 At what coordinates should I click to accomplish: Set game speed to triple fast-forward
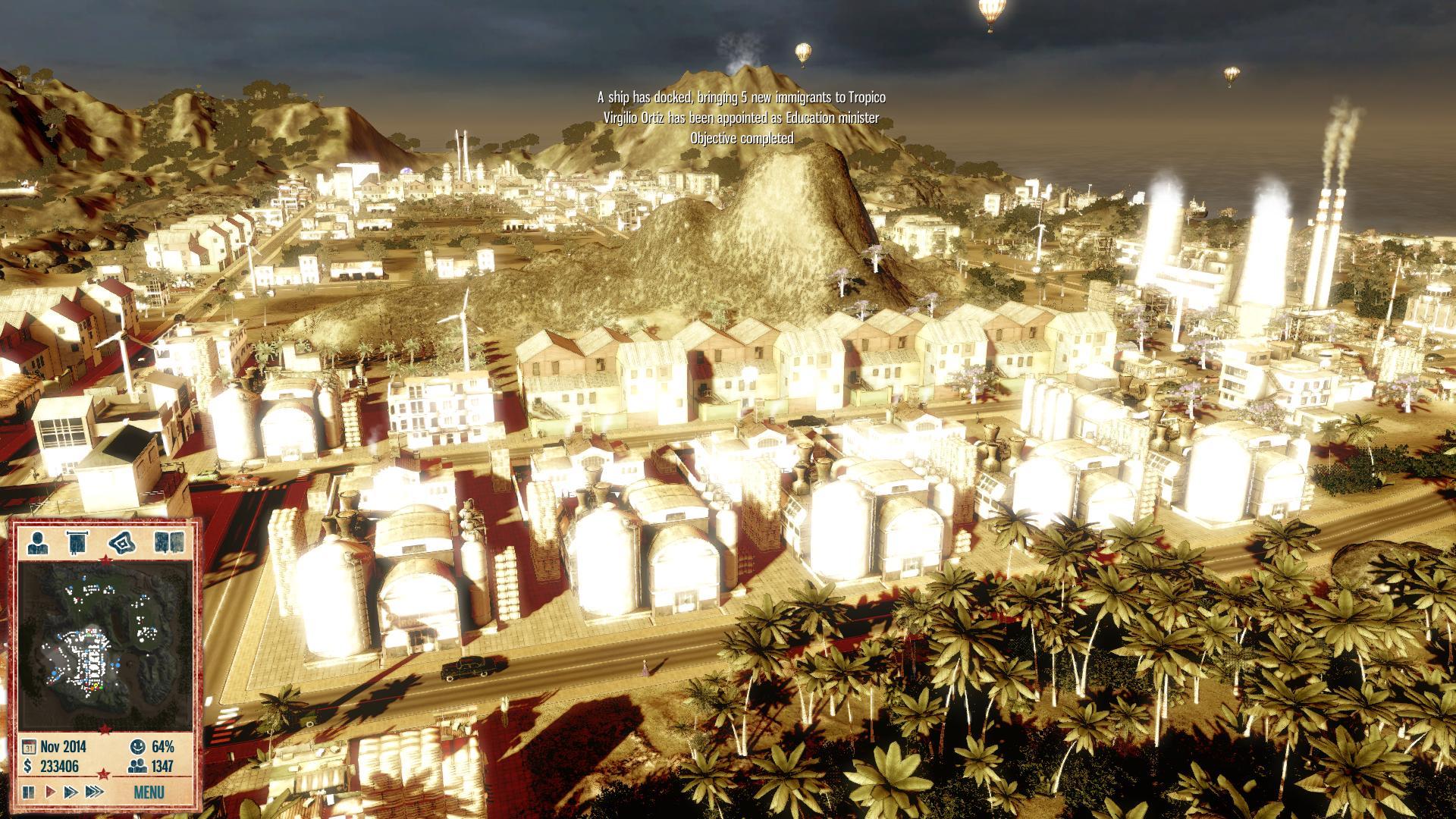tap(94, 792)
